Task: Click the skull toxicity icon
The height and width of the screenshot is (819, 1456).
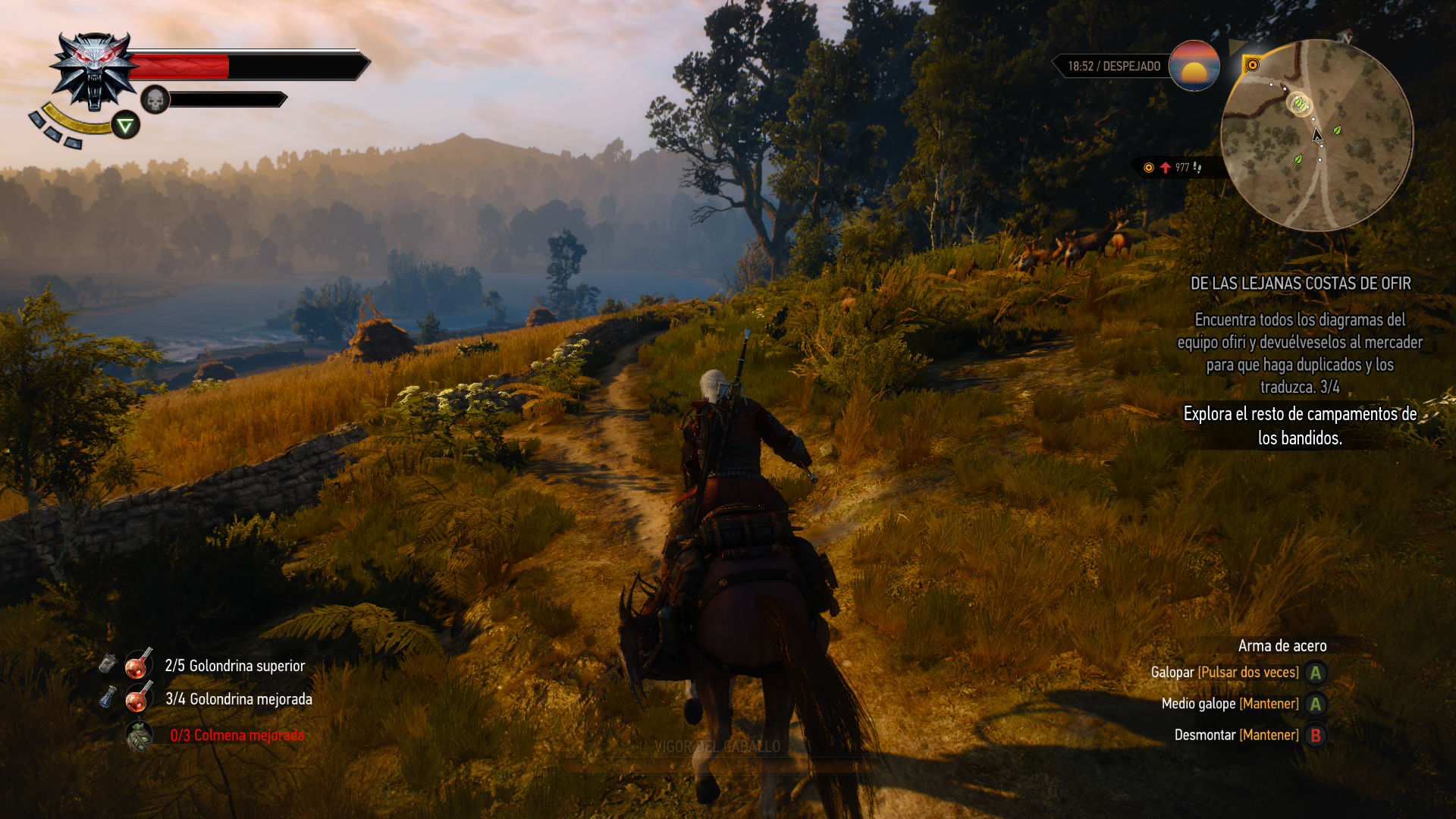Action: tap(155, 99)
